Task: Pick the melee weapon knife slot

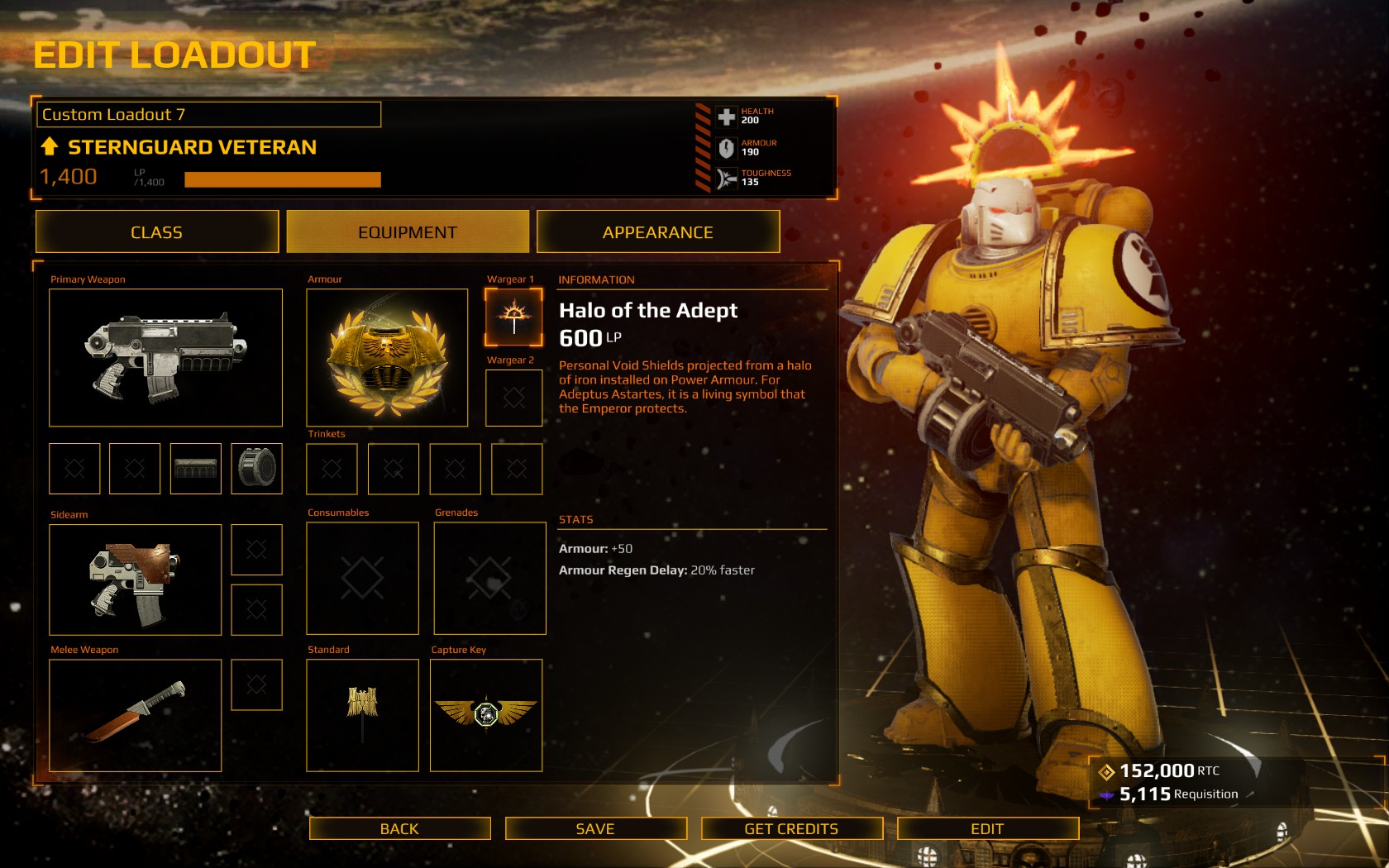Action: point(135,715)
